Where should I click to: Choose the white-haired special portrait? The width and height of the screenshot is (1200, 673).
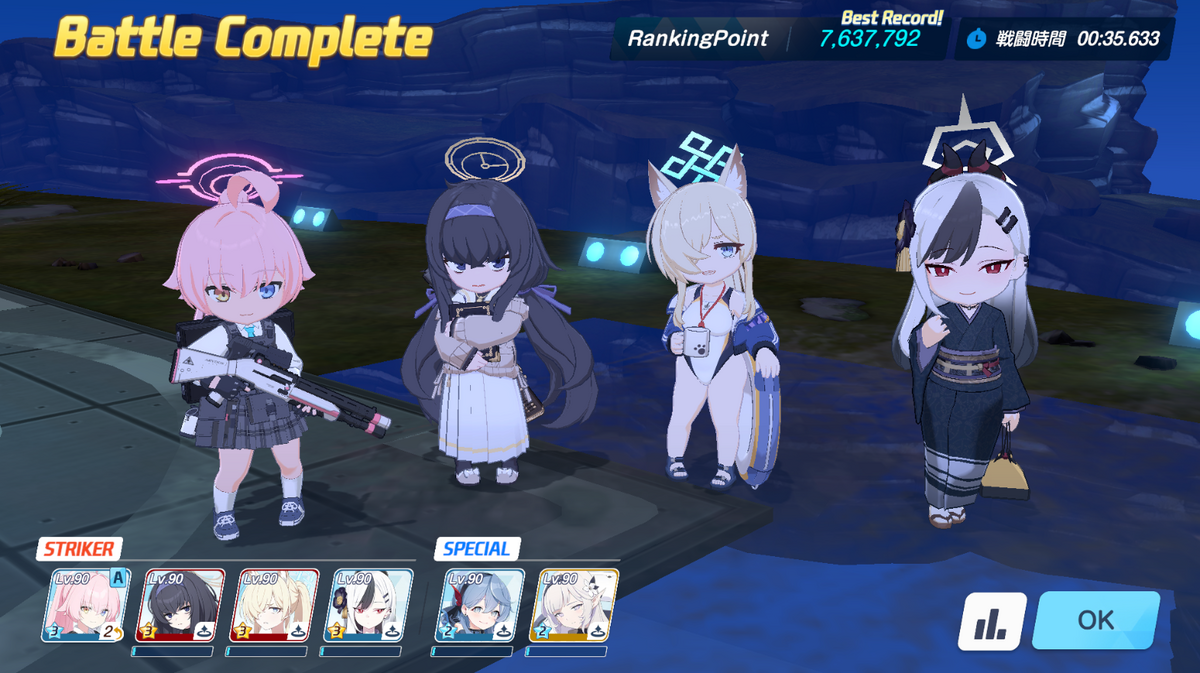(574, 605)
